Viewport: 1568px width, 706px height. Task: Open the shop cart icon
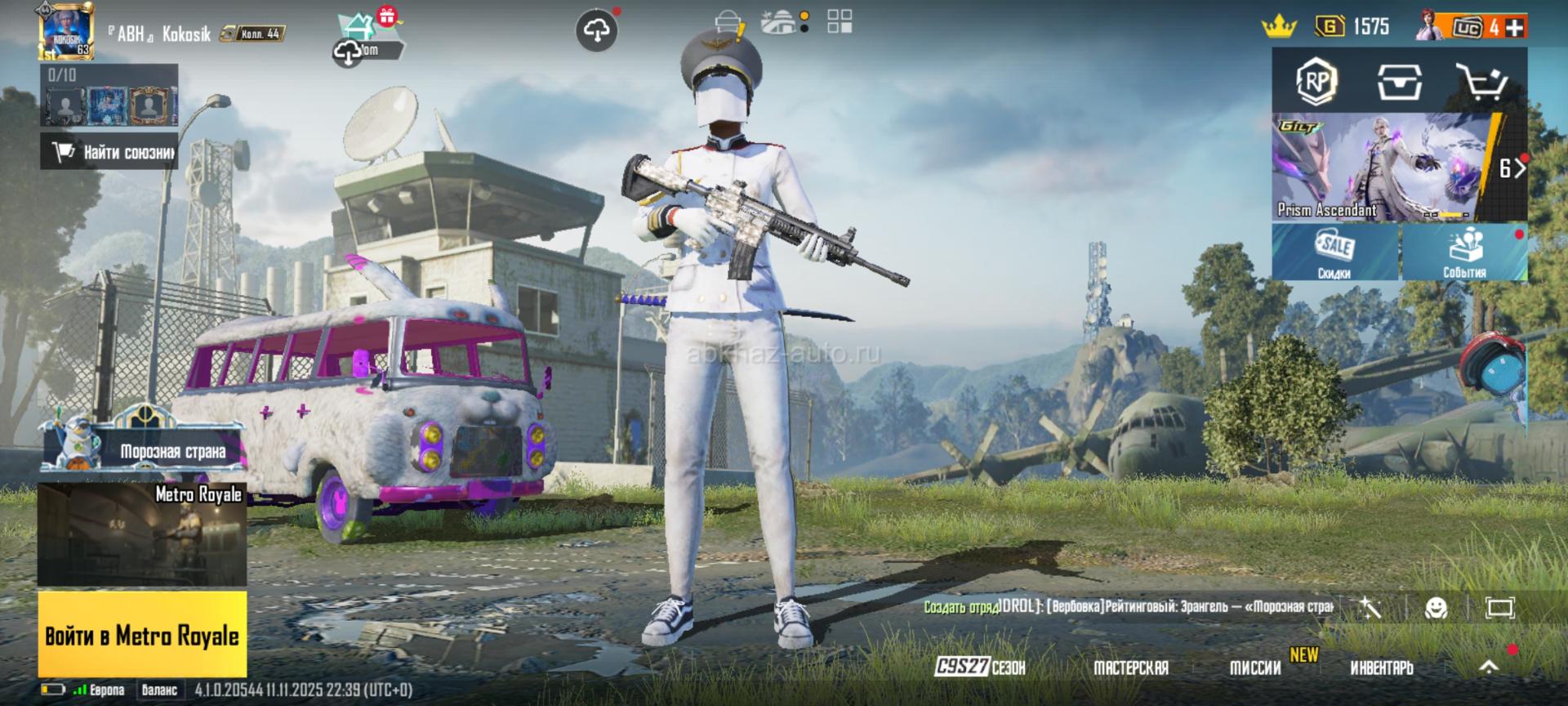[x=1481, y=81]
